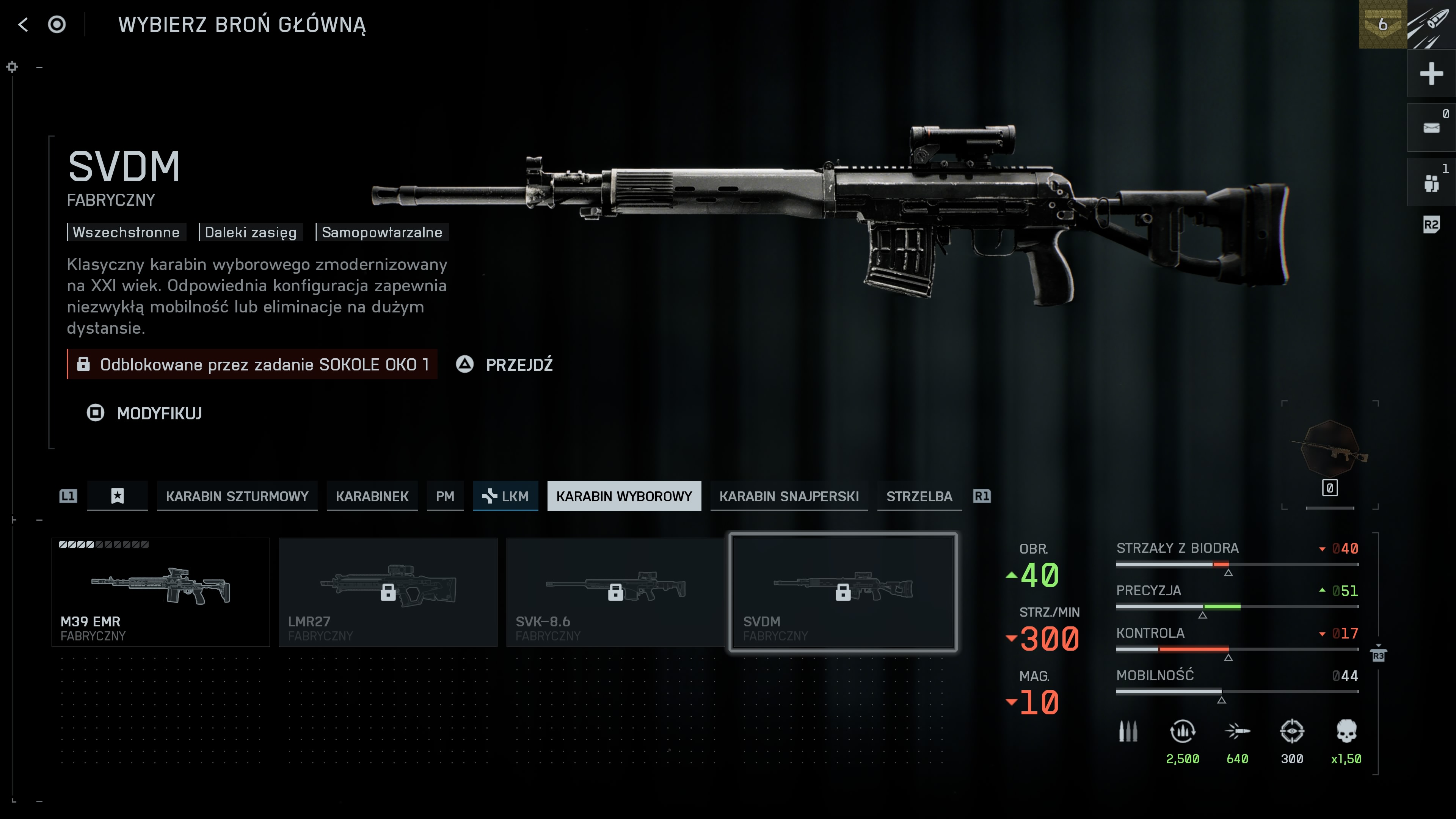Image resolution: width=1456 pixels, height=819 pixels.
Task: Switch to the LKM tab
Action: point(505,496)
